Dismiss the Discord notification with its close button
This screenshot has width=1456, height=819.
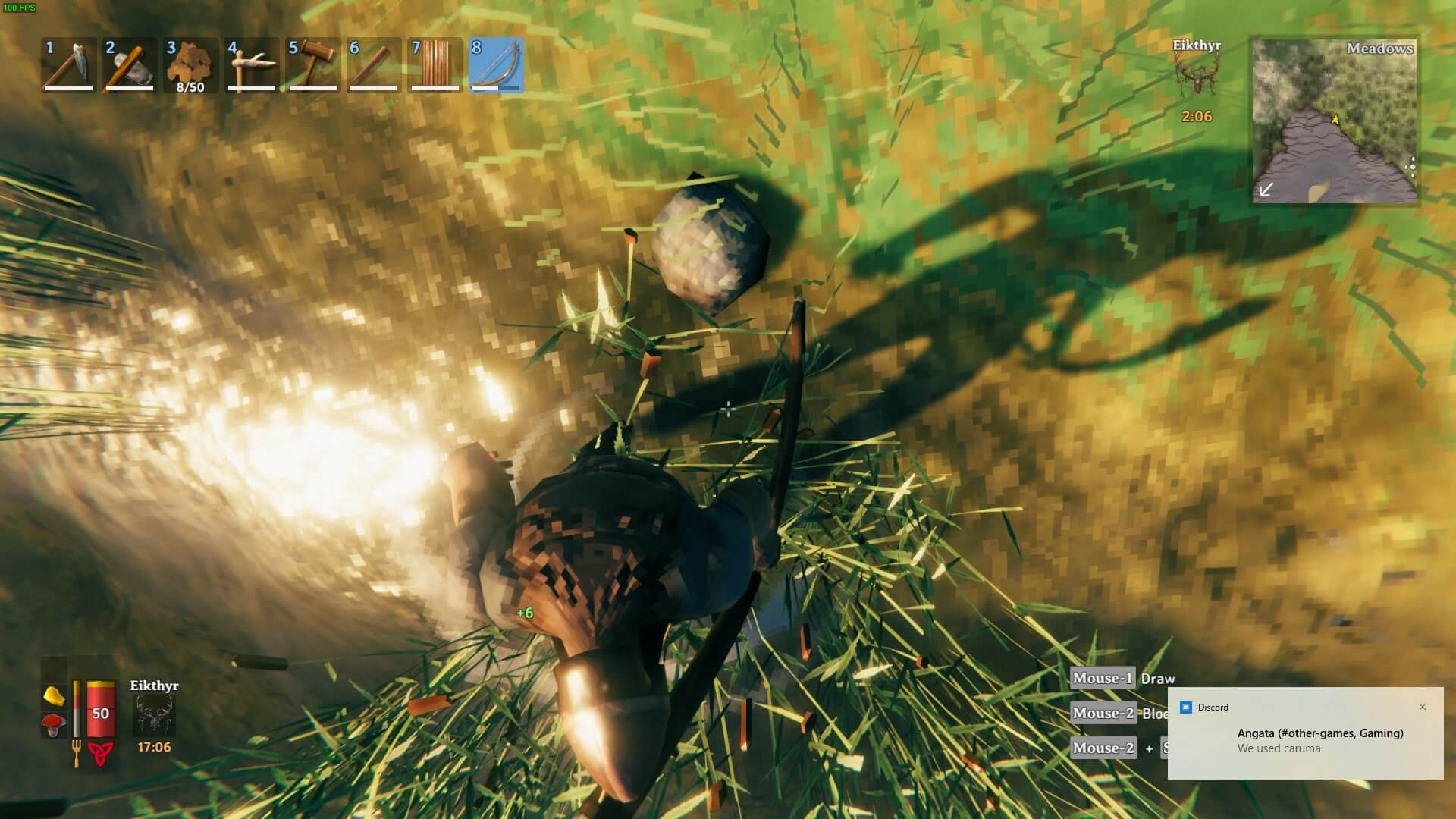click(x=1423, y=707)
